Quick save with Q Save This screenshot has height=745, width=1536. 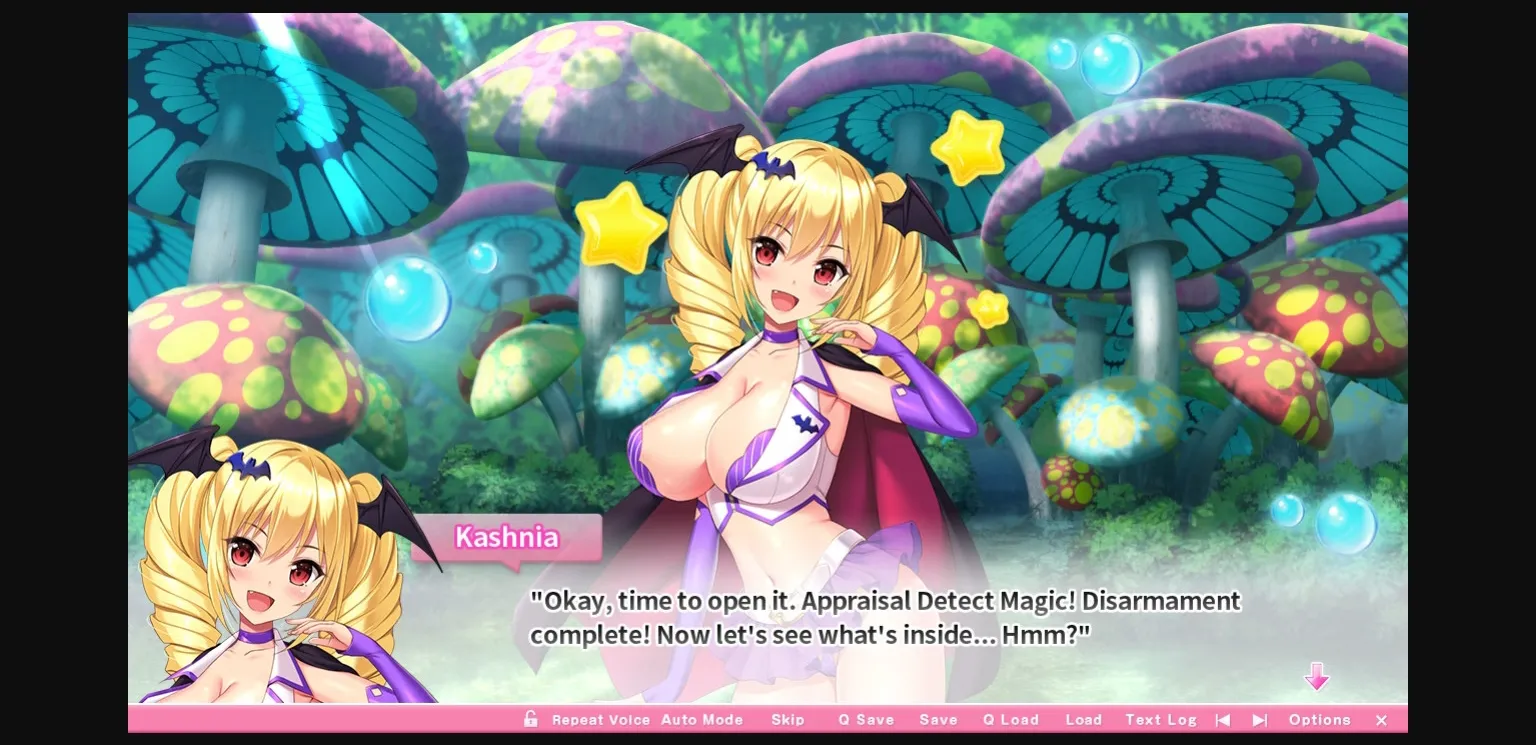tap(866, 719)
